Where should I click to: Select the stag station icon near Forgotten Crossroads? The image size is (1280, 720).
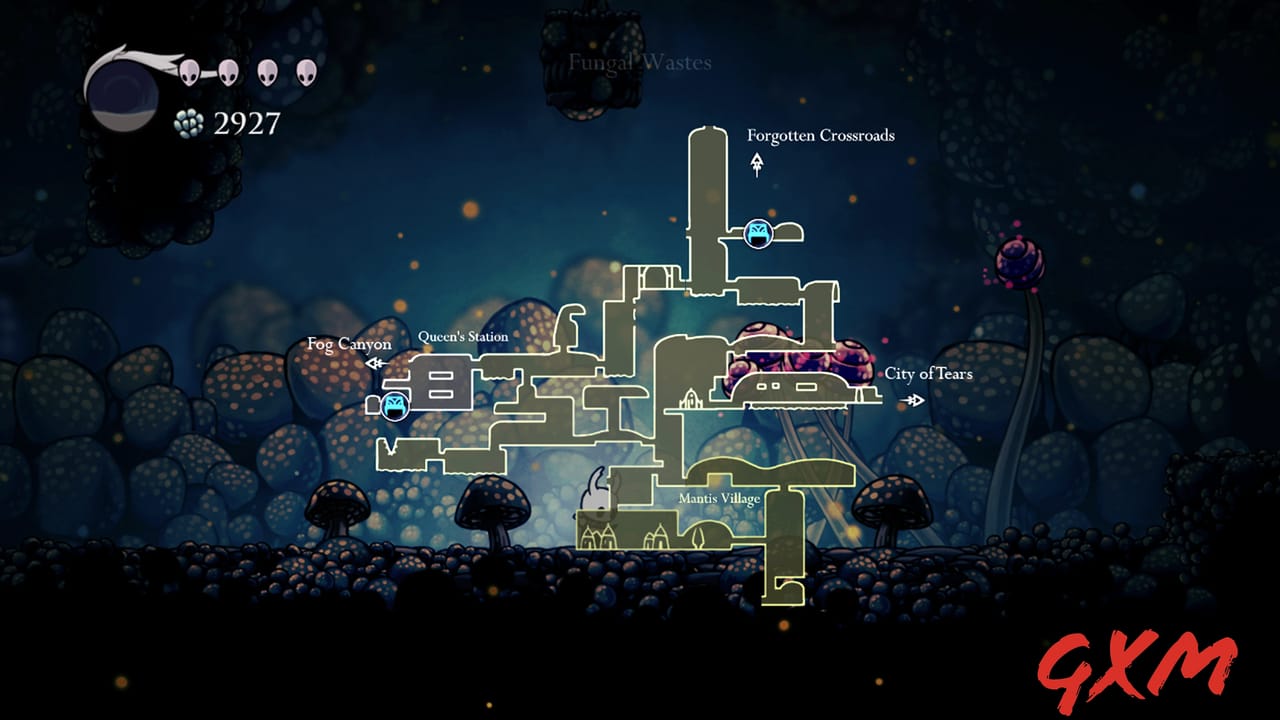[758, 231]
